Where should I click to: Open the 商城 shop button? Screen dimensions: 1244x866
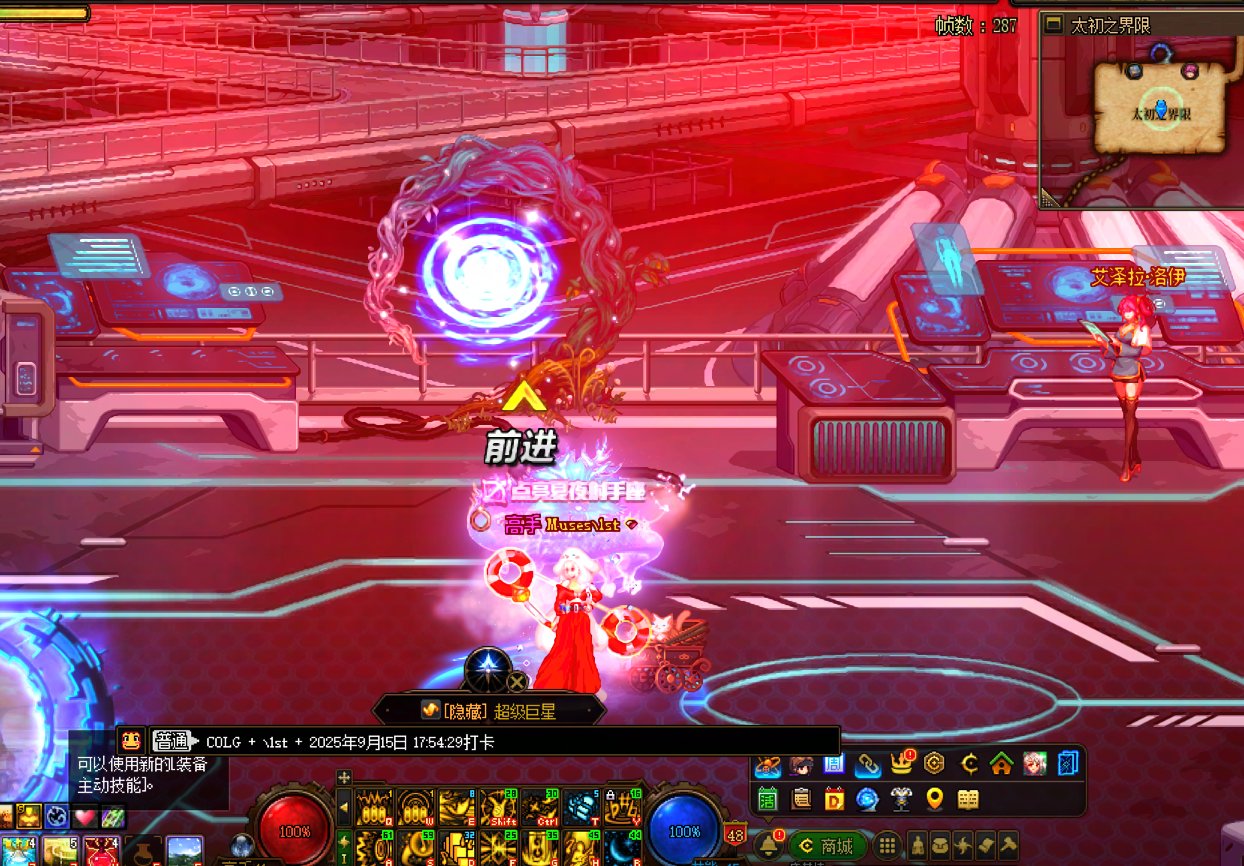click(828, 846)
